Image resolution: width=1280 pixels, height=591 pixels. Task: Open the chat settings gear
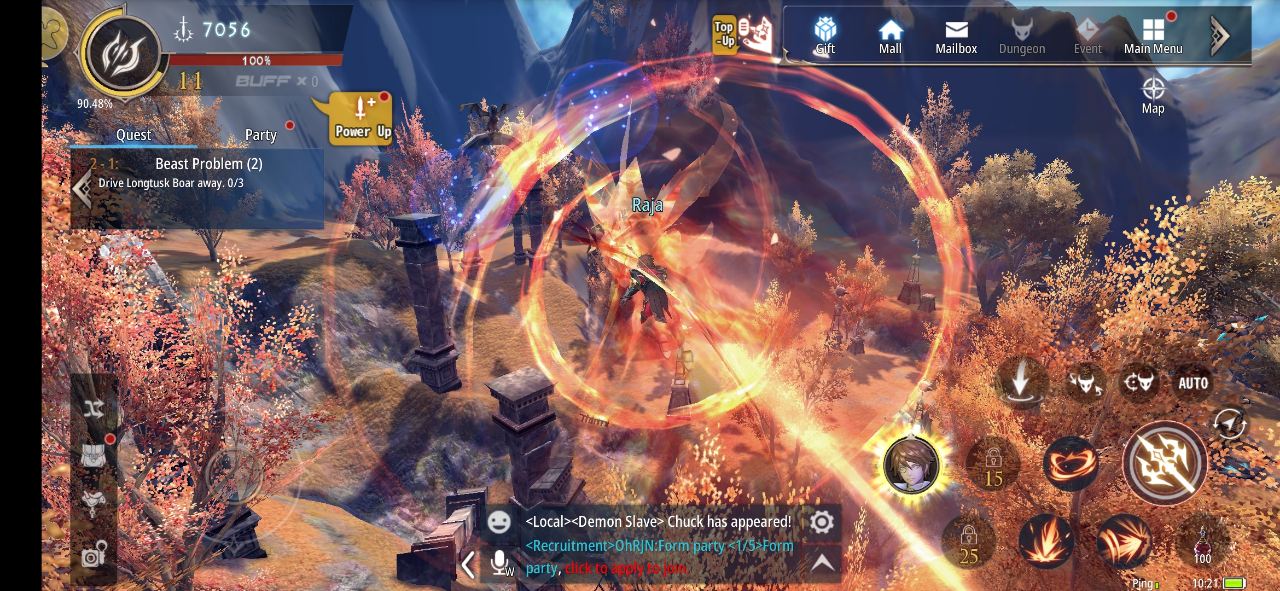821,522
